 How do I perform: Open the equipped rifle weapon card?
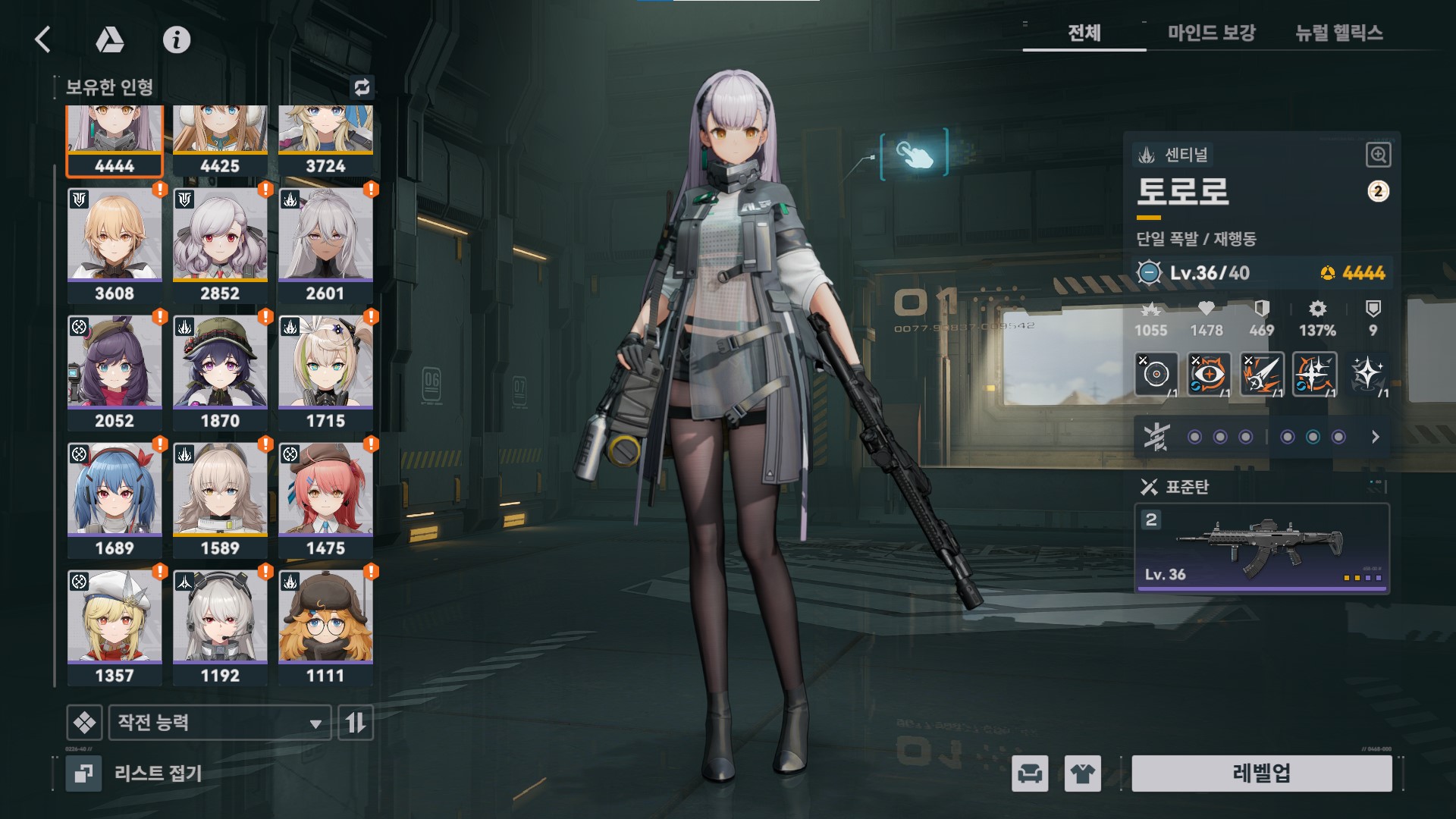tap(1261, 548)
